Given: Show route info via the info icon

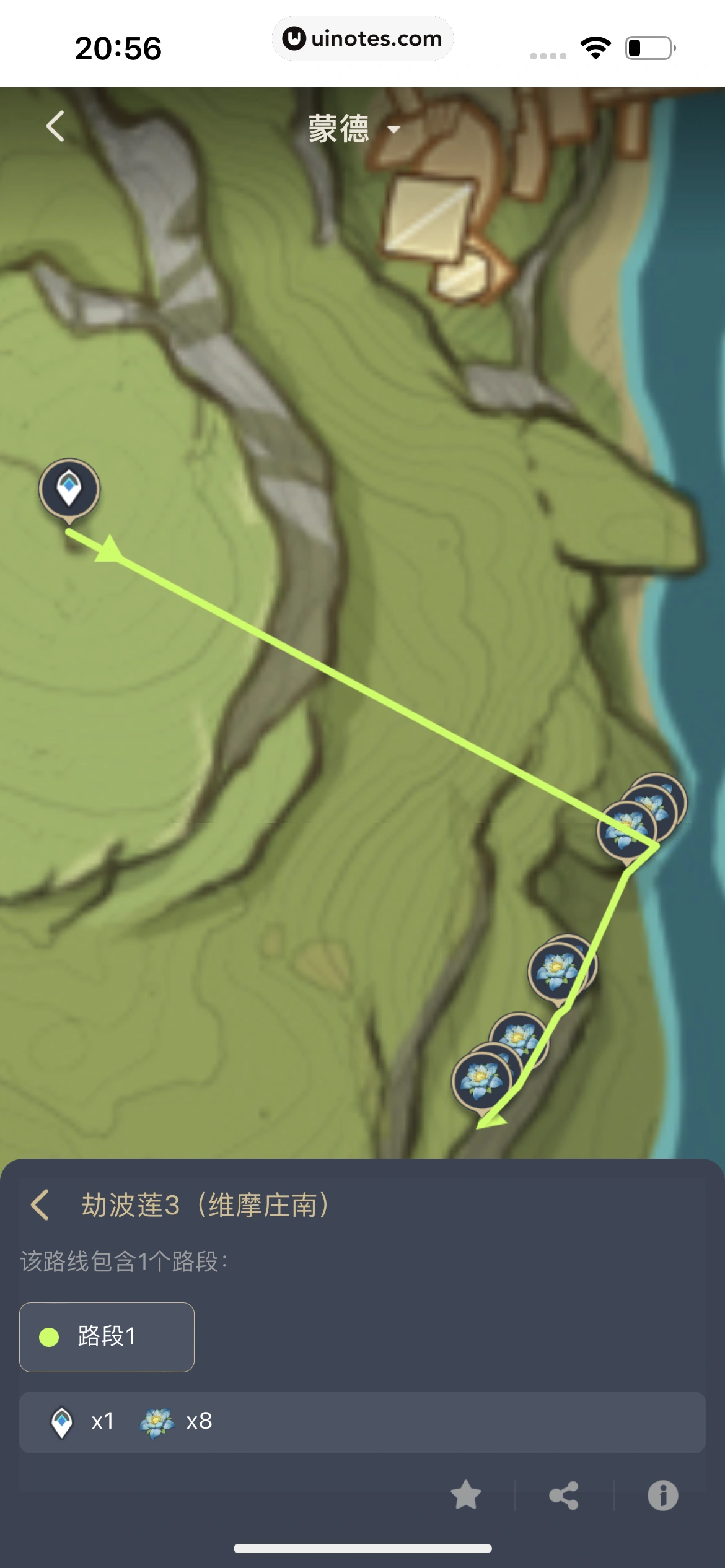Looking at the screenshot, I should [662, 1496].
